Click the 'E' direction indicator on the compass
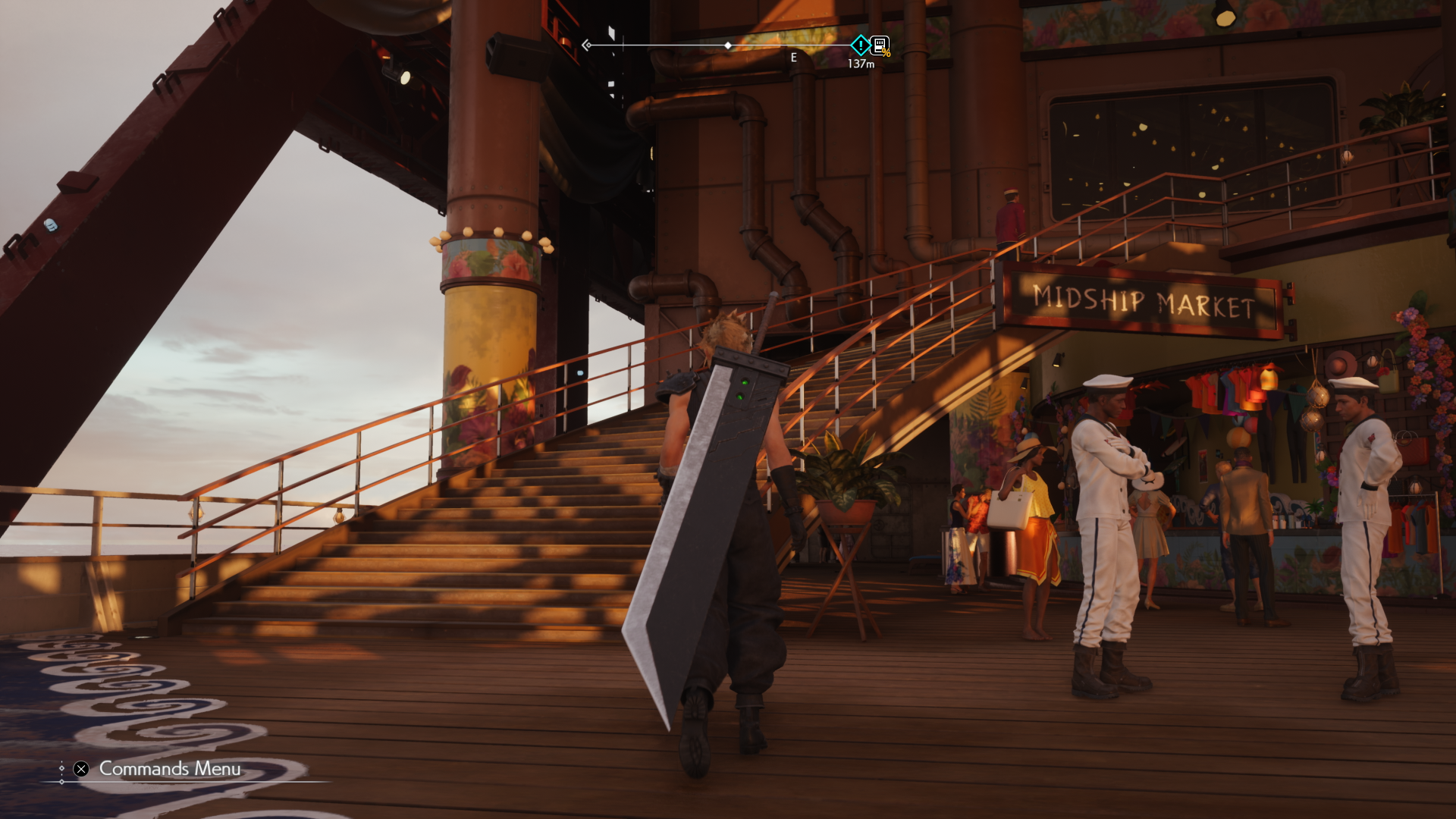 click(x=793, y=57)
